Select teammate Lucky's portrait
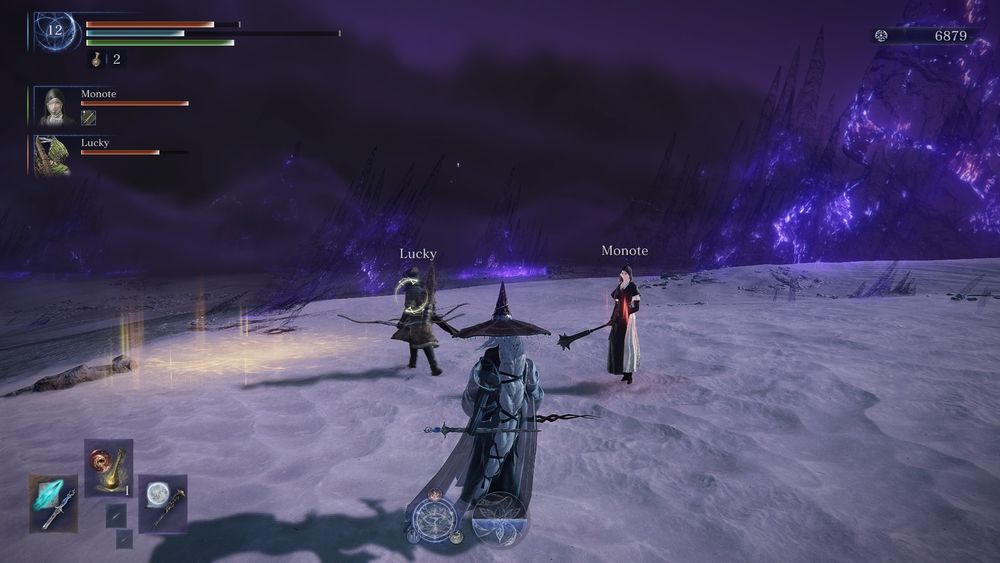Viewport: 1000px width, 563px height. pos(51,156)
